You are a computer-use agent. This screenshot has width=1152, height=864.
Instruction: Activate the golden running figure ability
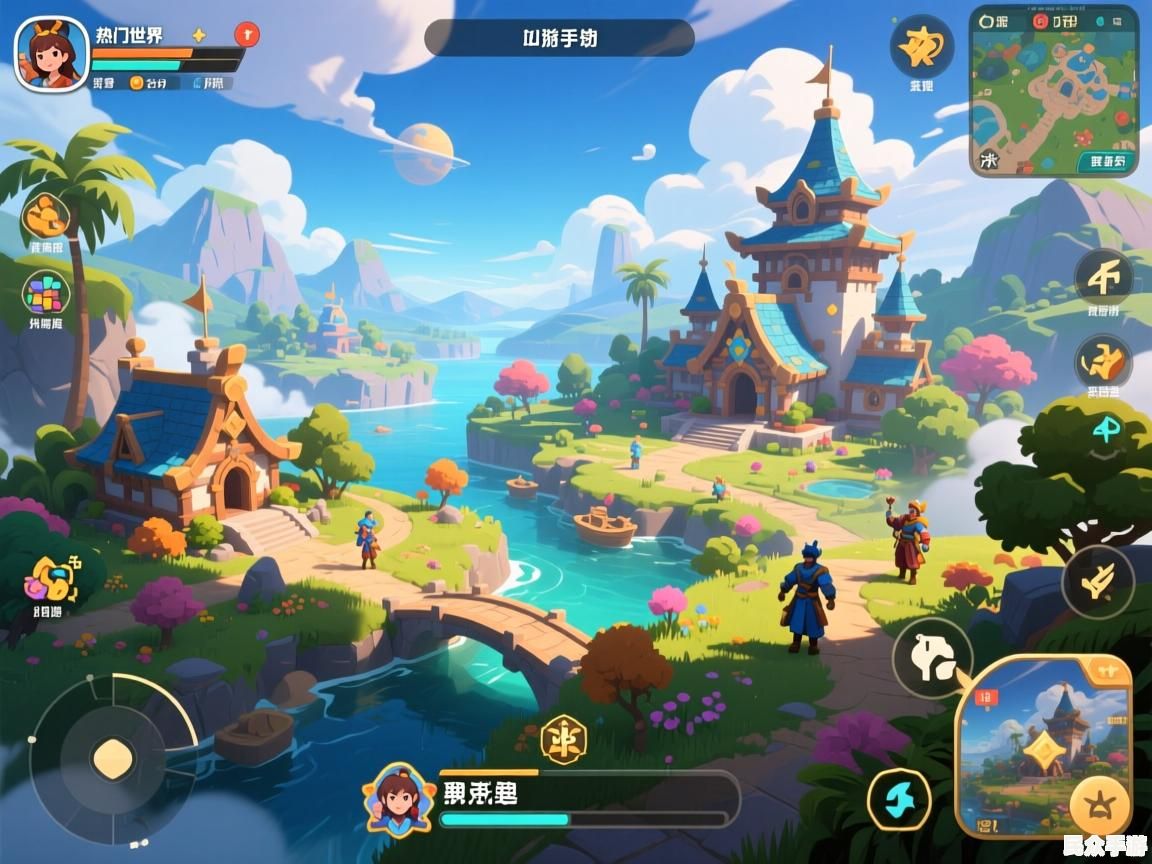pos(1103,361)
